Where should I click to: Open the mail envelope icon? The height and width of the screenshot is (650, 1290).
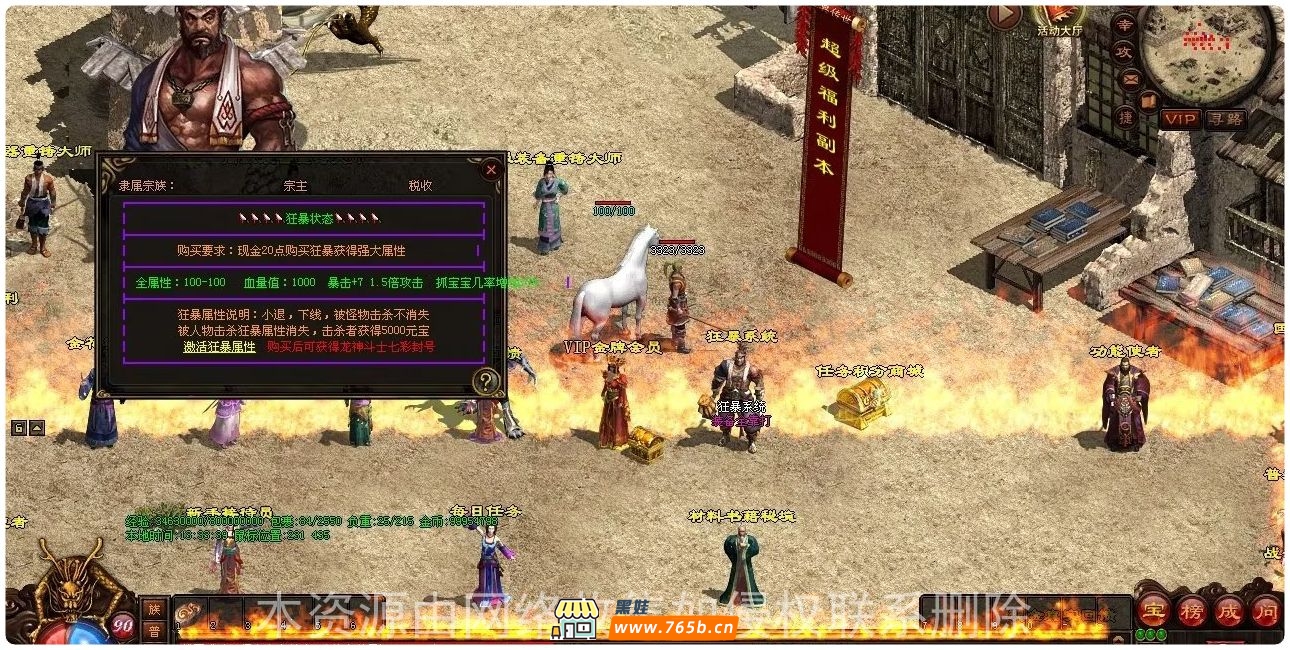click(x=1130, y=79)
